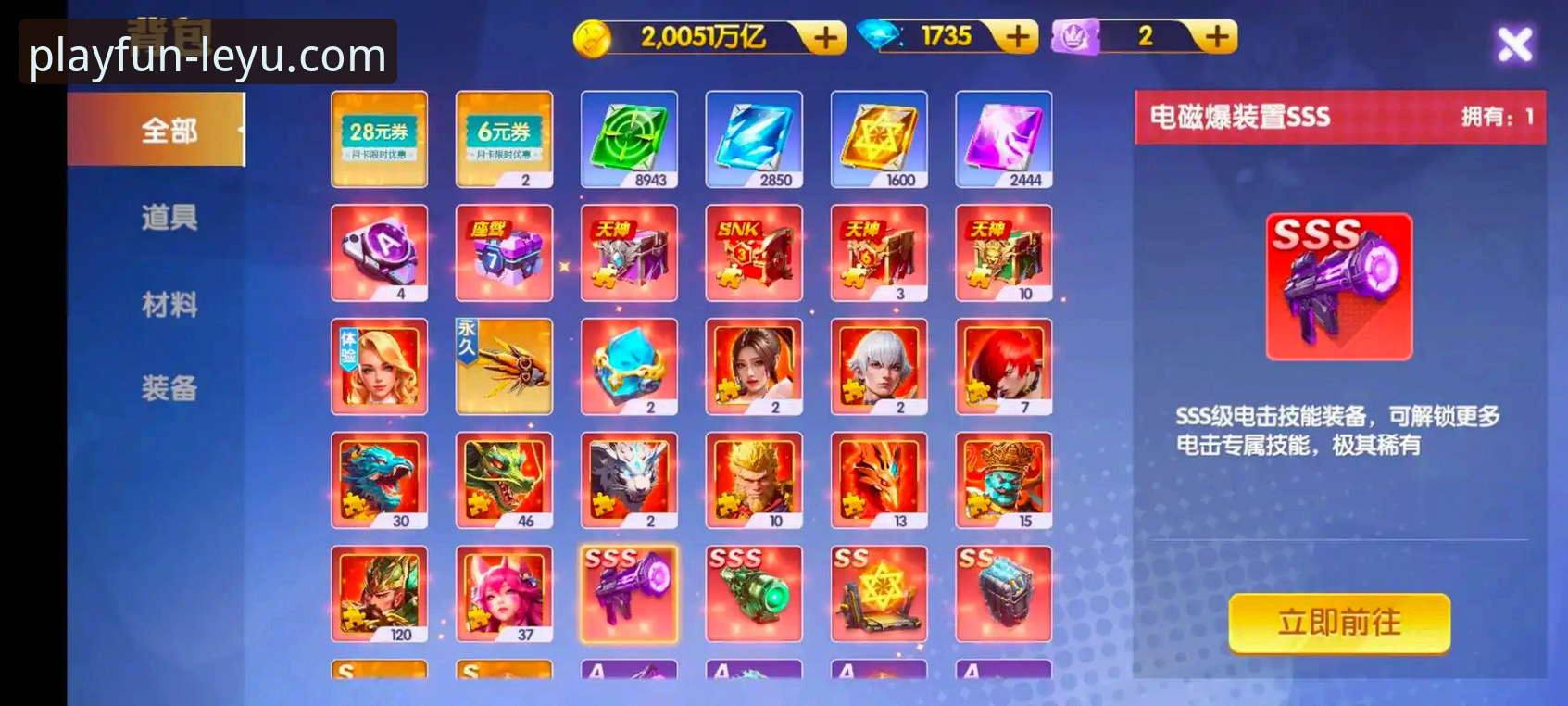Open the 材料 category tab
Image resolution: width=1568 pixels, height=706 pixels.
169,304
